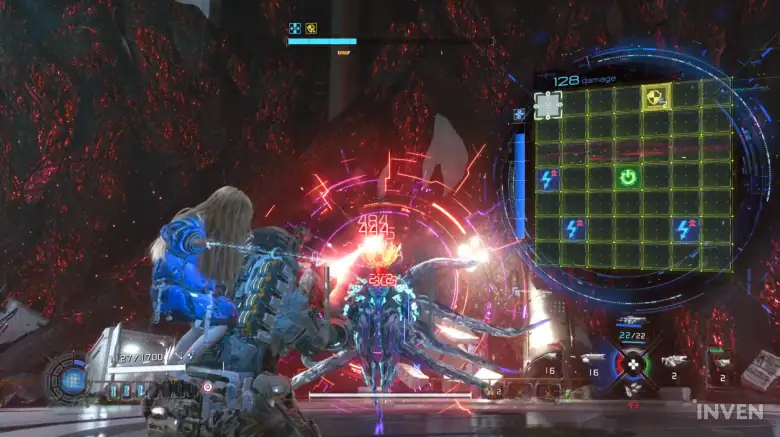The image size is (780, 437).
Task: Activate the blue circular gauge icon beside 1700
Action: tap(72, 379)
